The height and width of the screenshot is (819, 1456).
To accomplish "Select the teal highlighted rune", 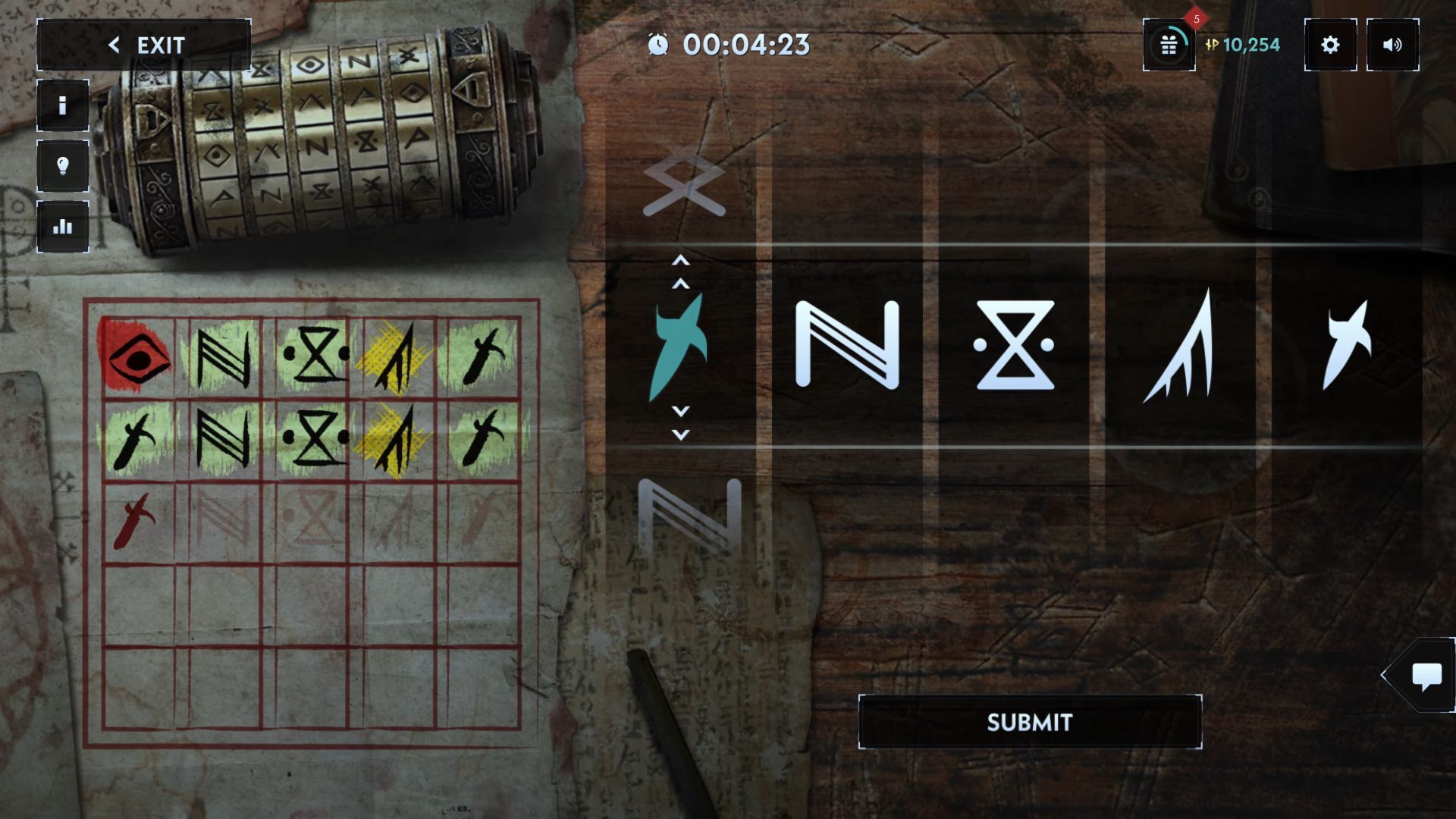I will click(x=679, y=346).
